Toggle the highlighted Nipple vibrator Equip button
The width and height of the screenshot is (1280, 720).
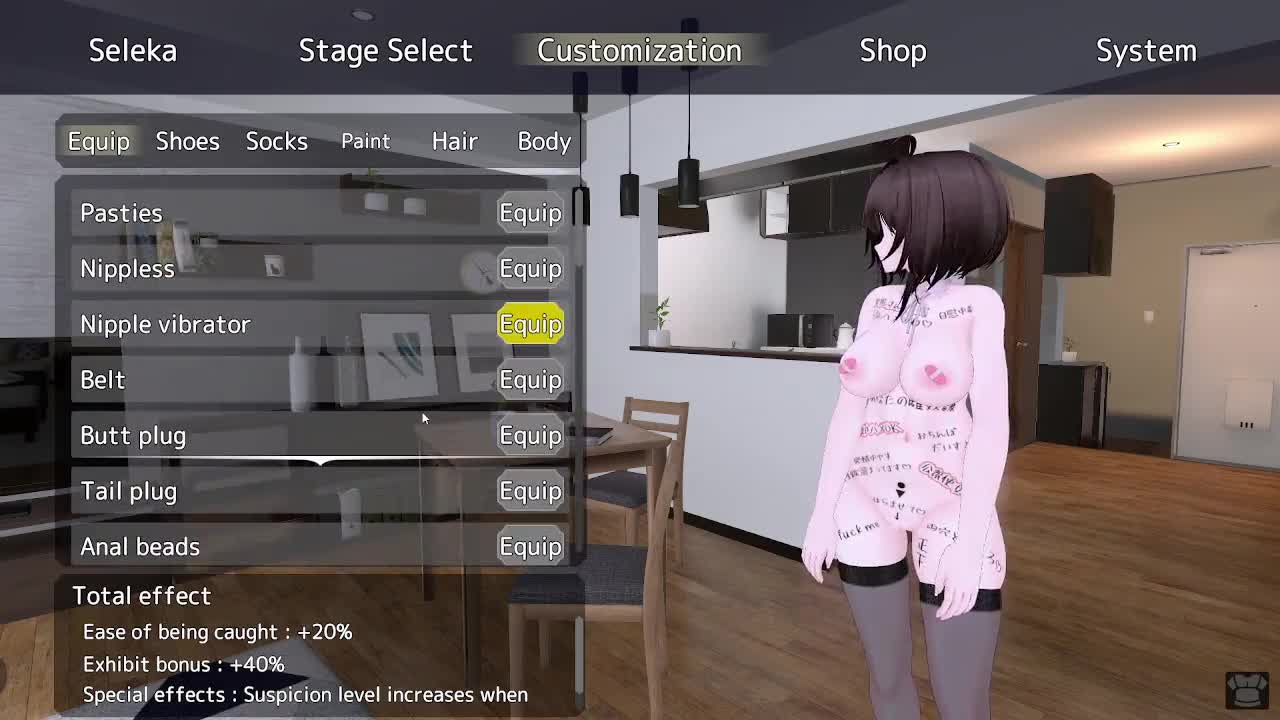coord(530,324)
